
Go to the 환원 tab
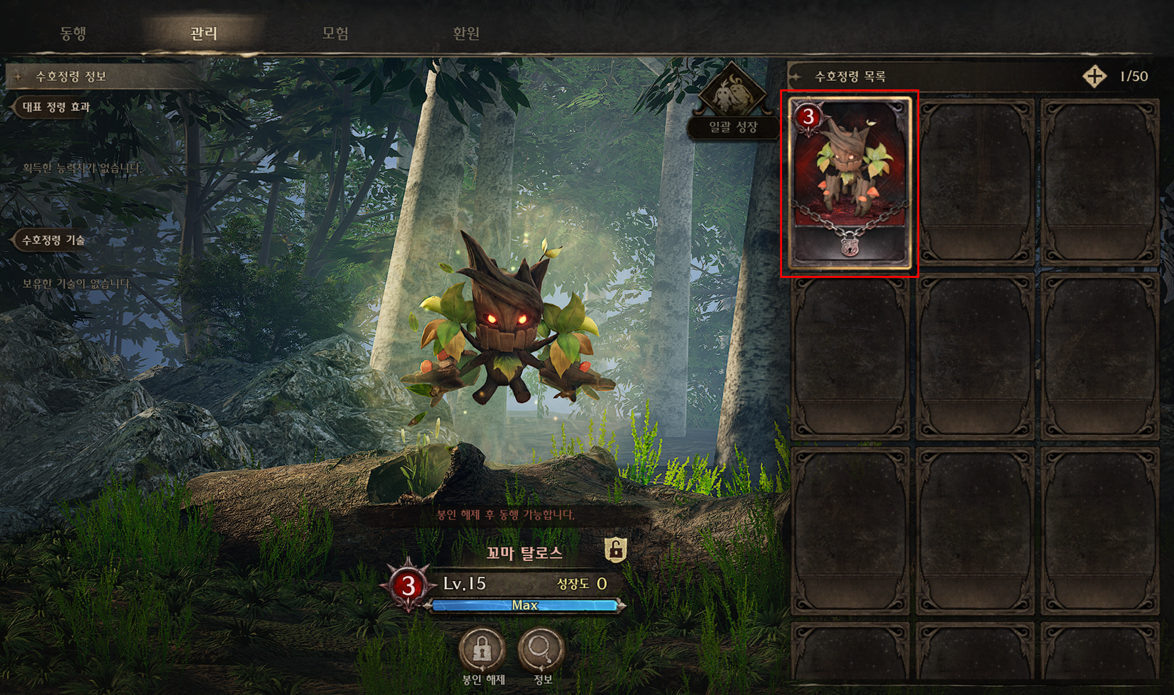coord(466,33)
